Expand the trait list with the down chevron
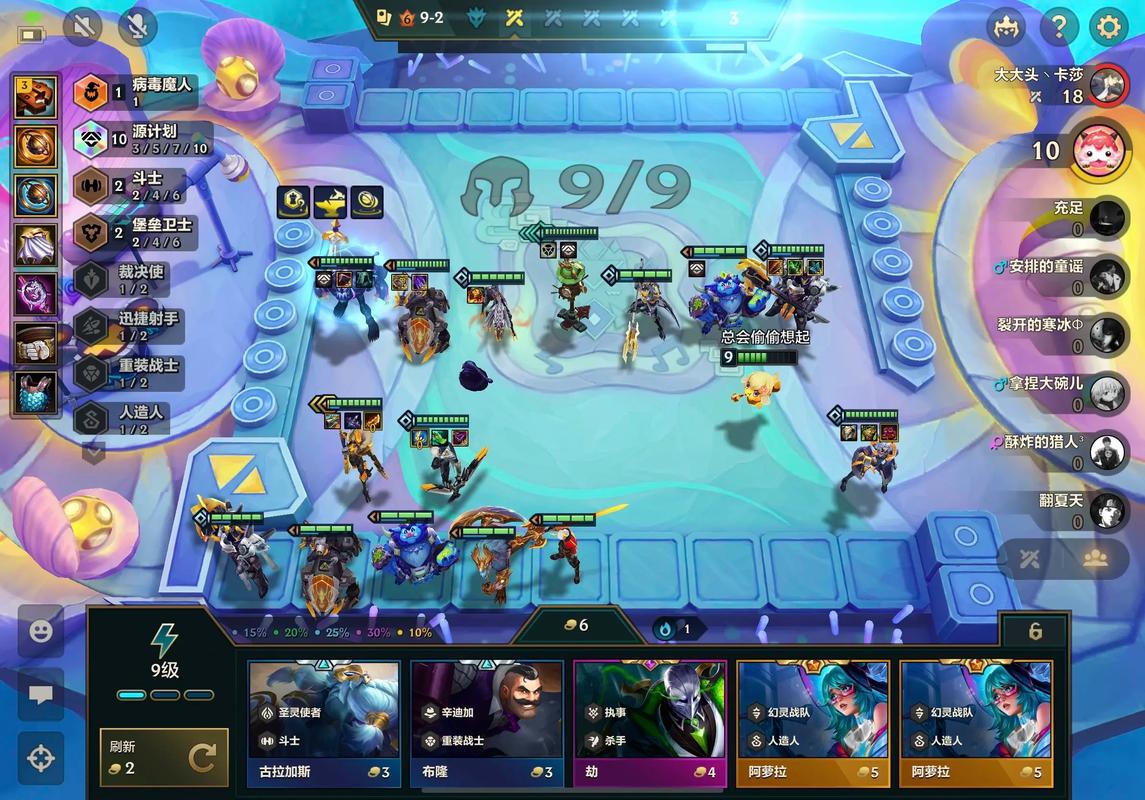Image resolution: width=1145 pixels, height=800 pixels. 93,452
